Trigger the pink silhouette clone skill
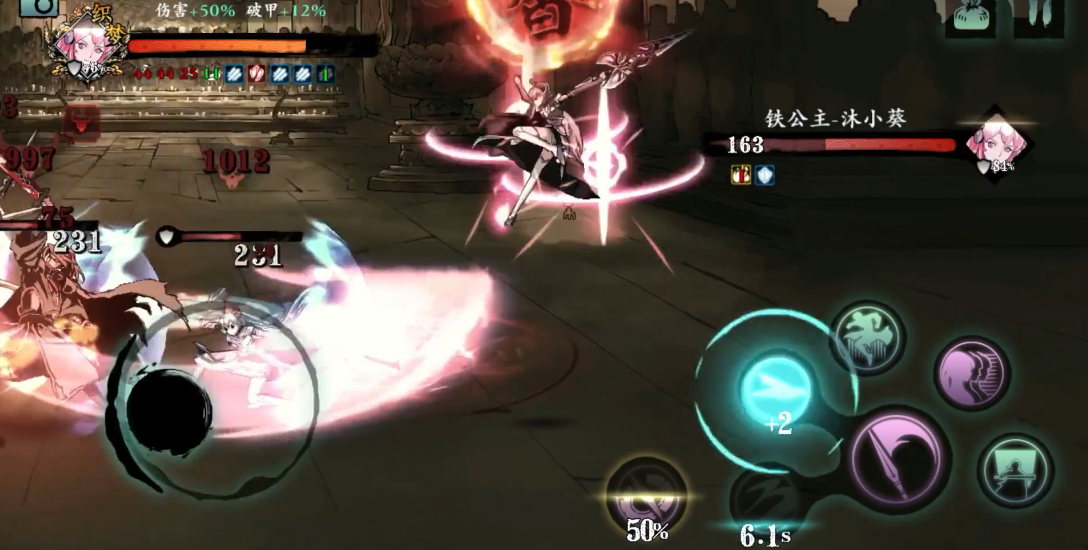The image size is (1088, 550). (x=970, y=372)
